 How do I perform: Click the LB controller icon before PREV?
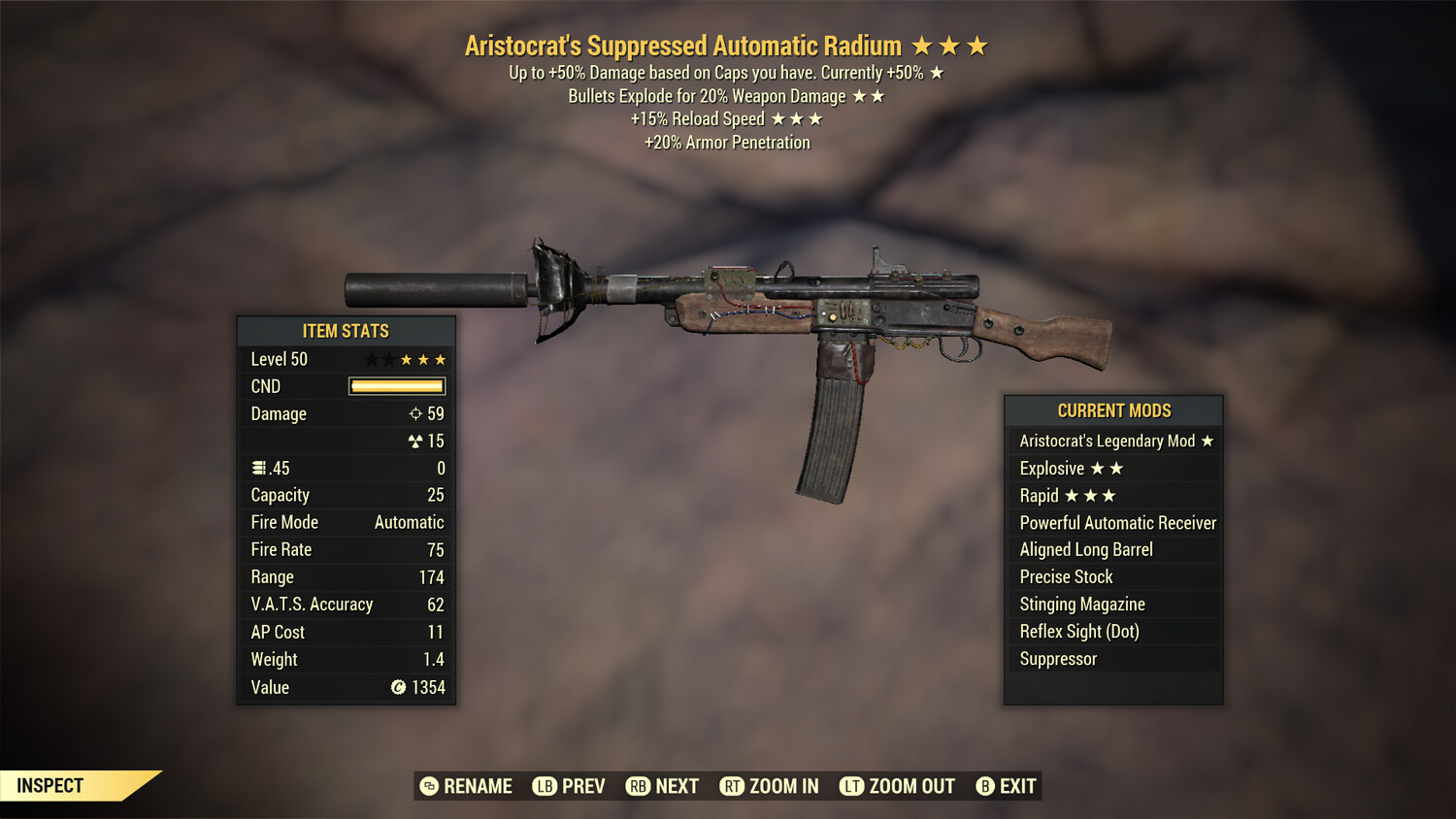546,786
